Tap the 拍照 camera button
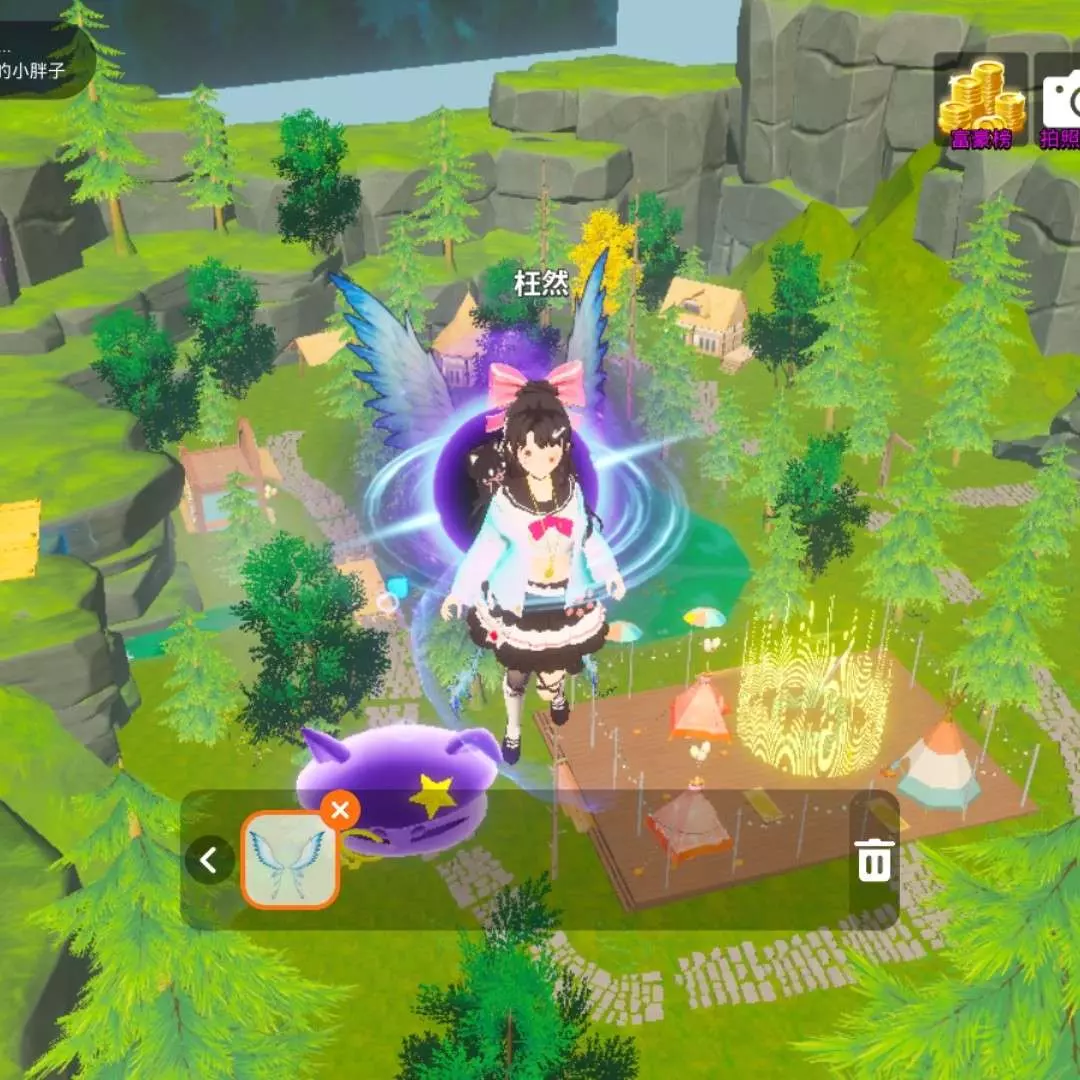Image resolution: width=1080 pixels, height=1080 pixels. [x=1060, y=103]
